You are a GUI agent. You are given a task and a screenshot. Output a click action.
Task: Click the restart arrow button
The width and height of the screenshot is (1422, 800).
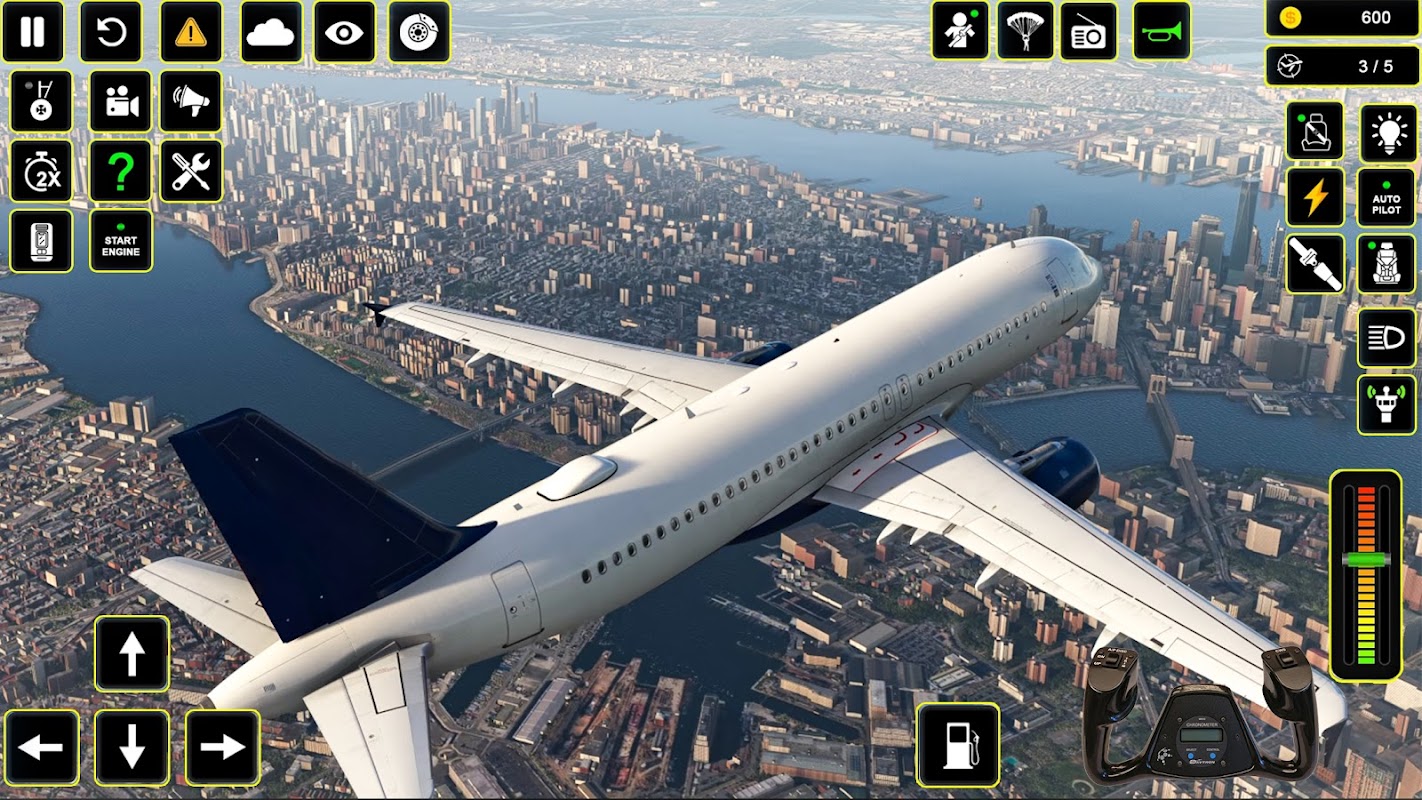[111, 32]
